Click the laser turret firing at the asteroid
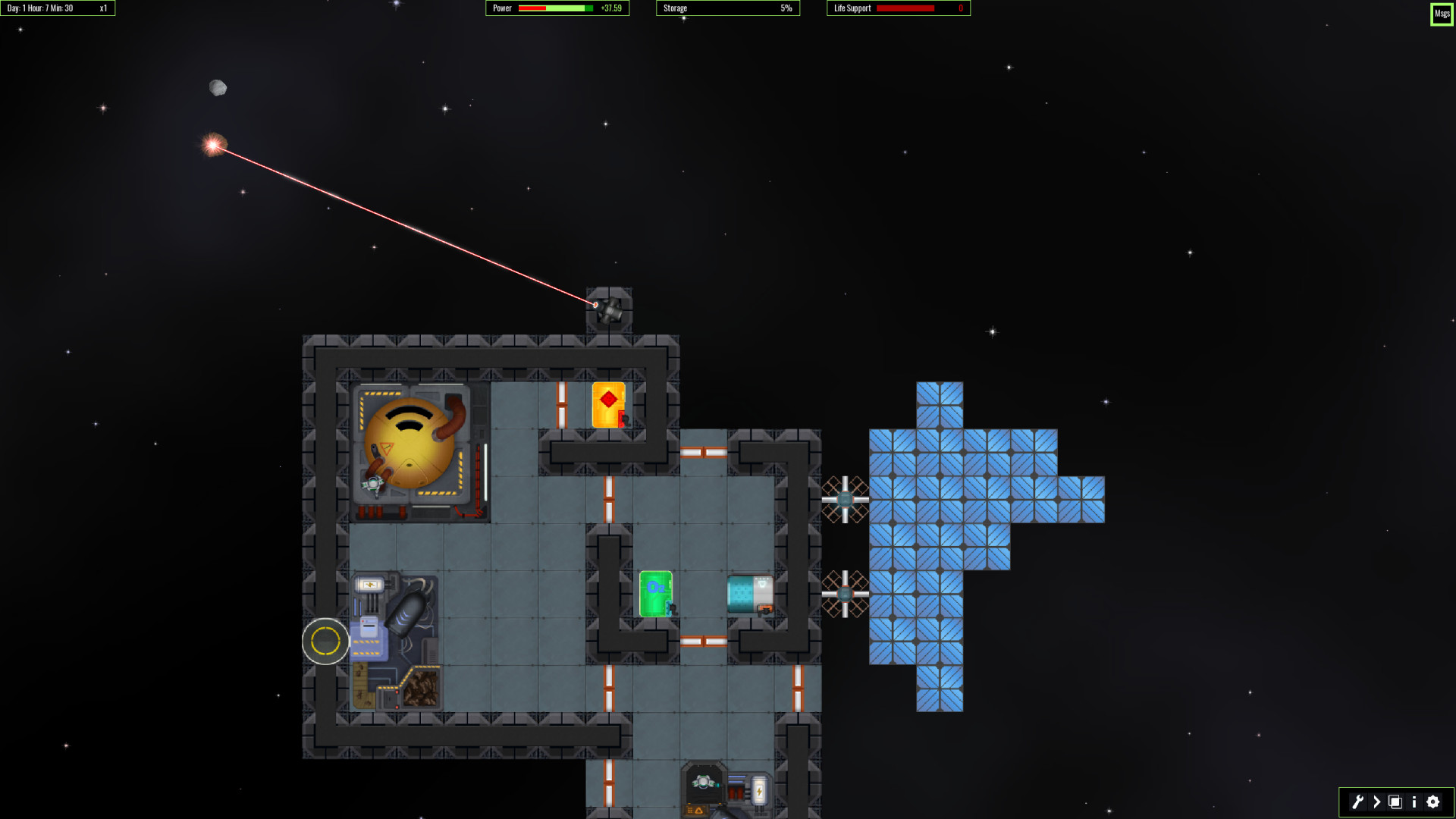1456x819 pixels. point(609,309)
